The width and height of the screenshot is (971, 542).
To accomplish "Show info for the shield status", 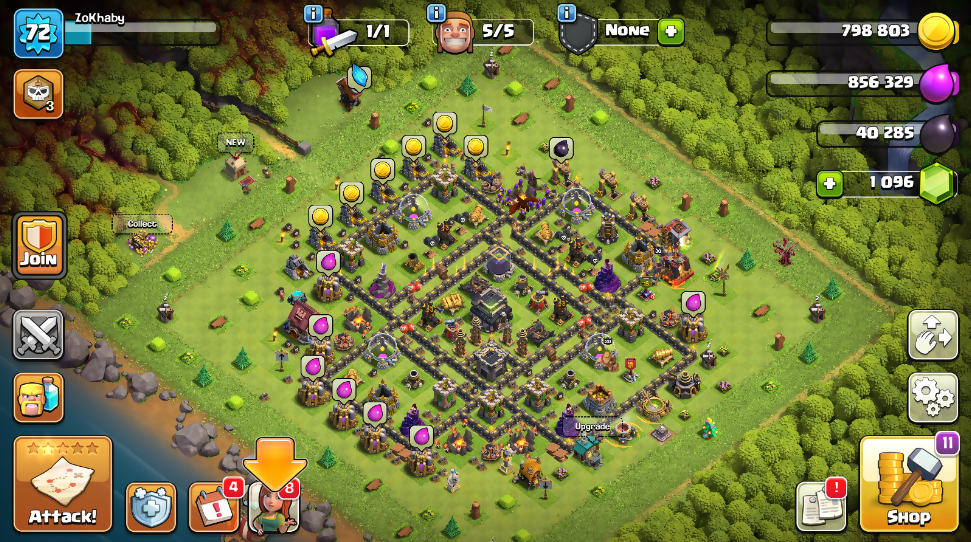I will [x=567, y=13].
